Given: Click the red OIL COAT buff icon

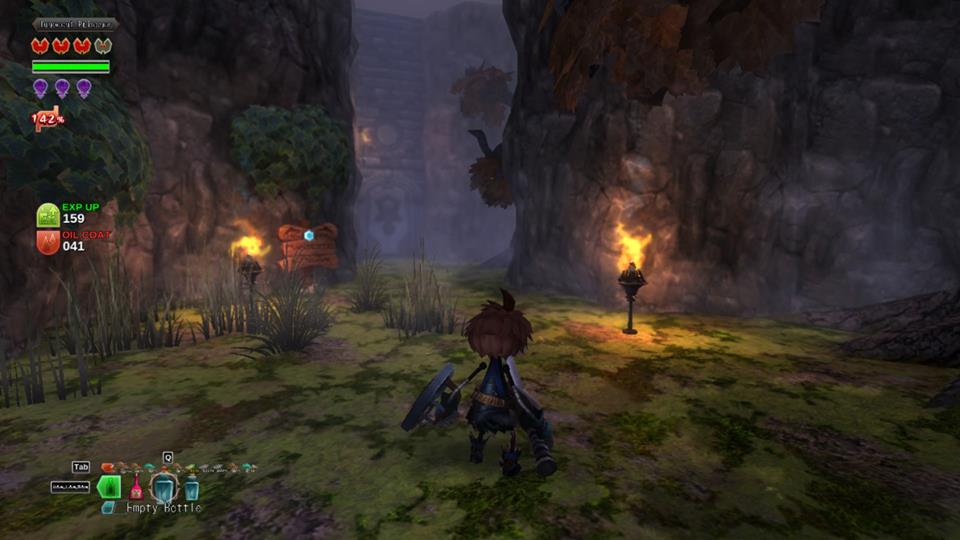Looking at the screenshot, I should (x=48, y=242).
